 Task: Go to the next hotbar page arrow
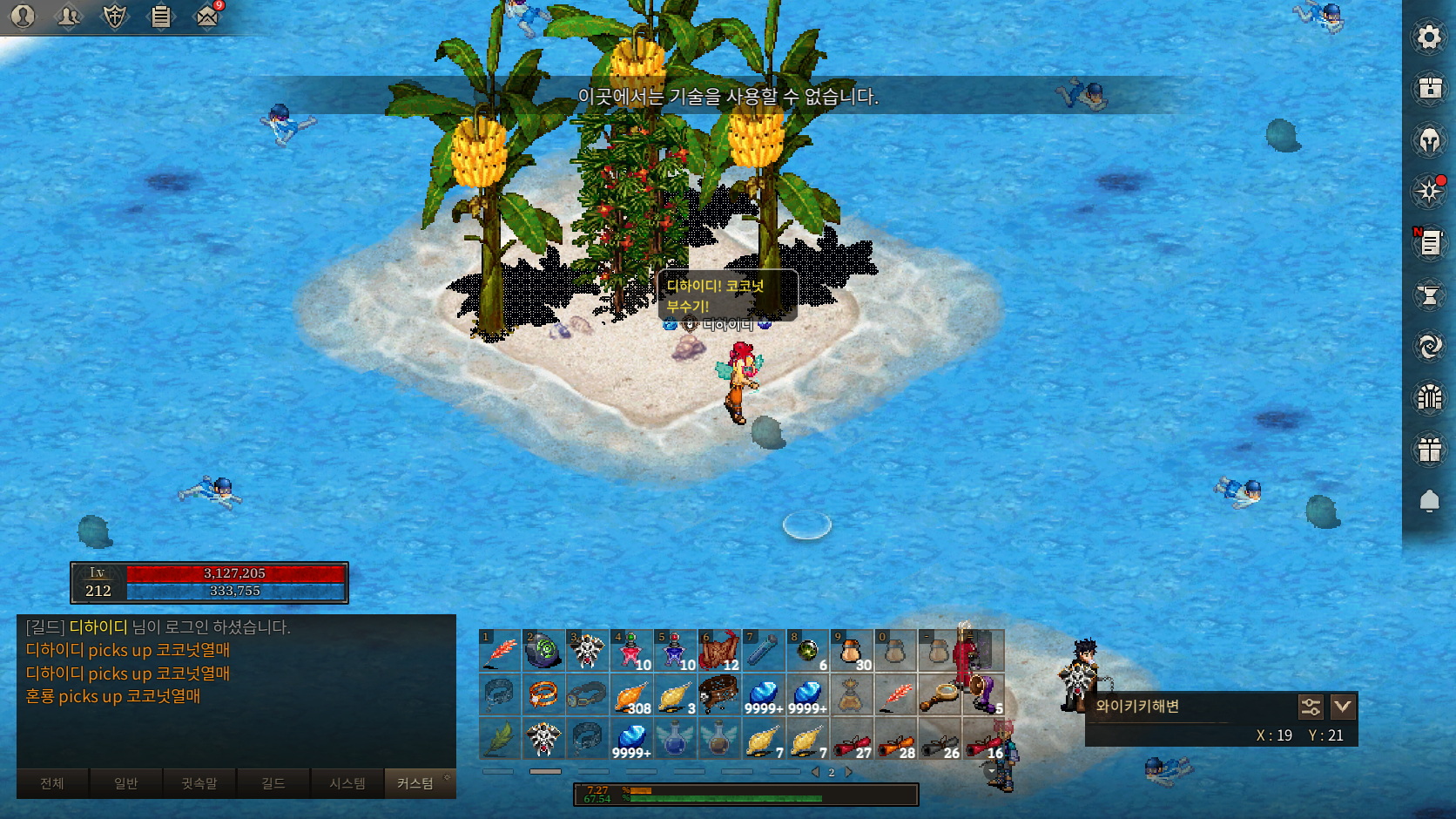click(849, 772)
